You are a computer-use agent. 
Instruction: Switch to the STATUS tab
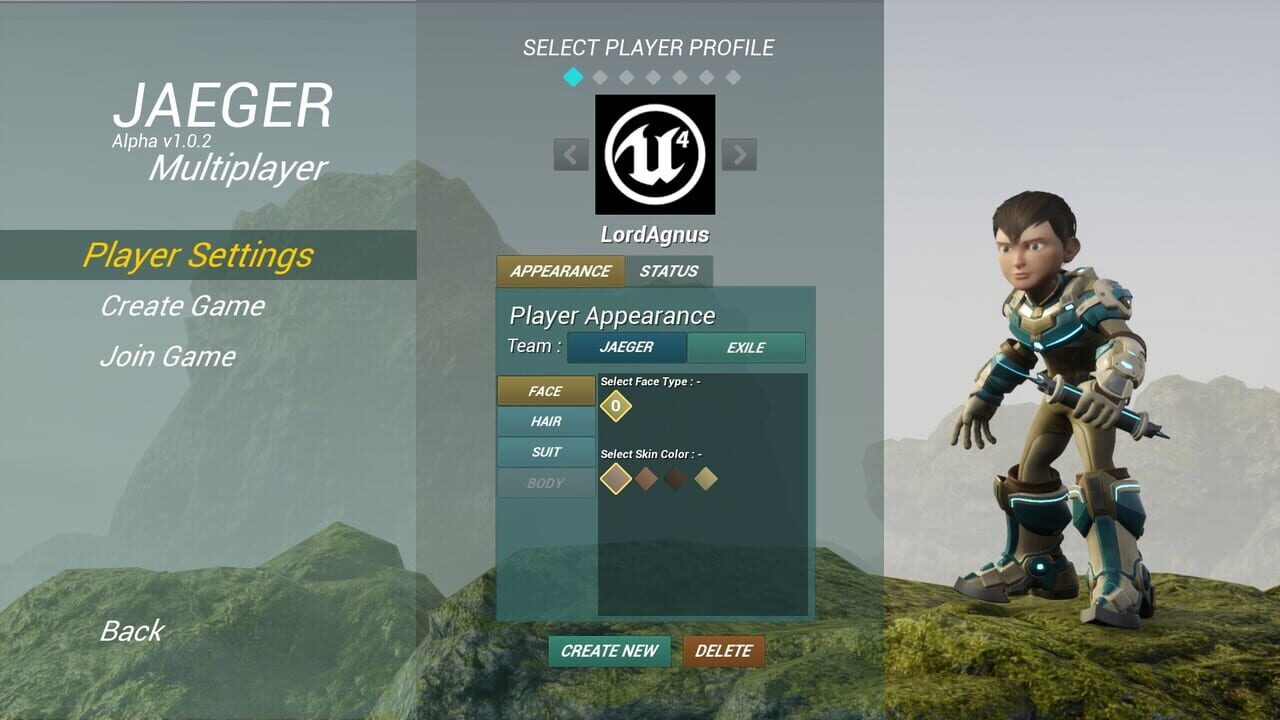(x=670, y=271)
